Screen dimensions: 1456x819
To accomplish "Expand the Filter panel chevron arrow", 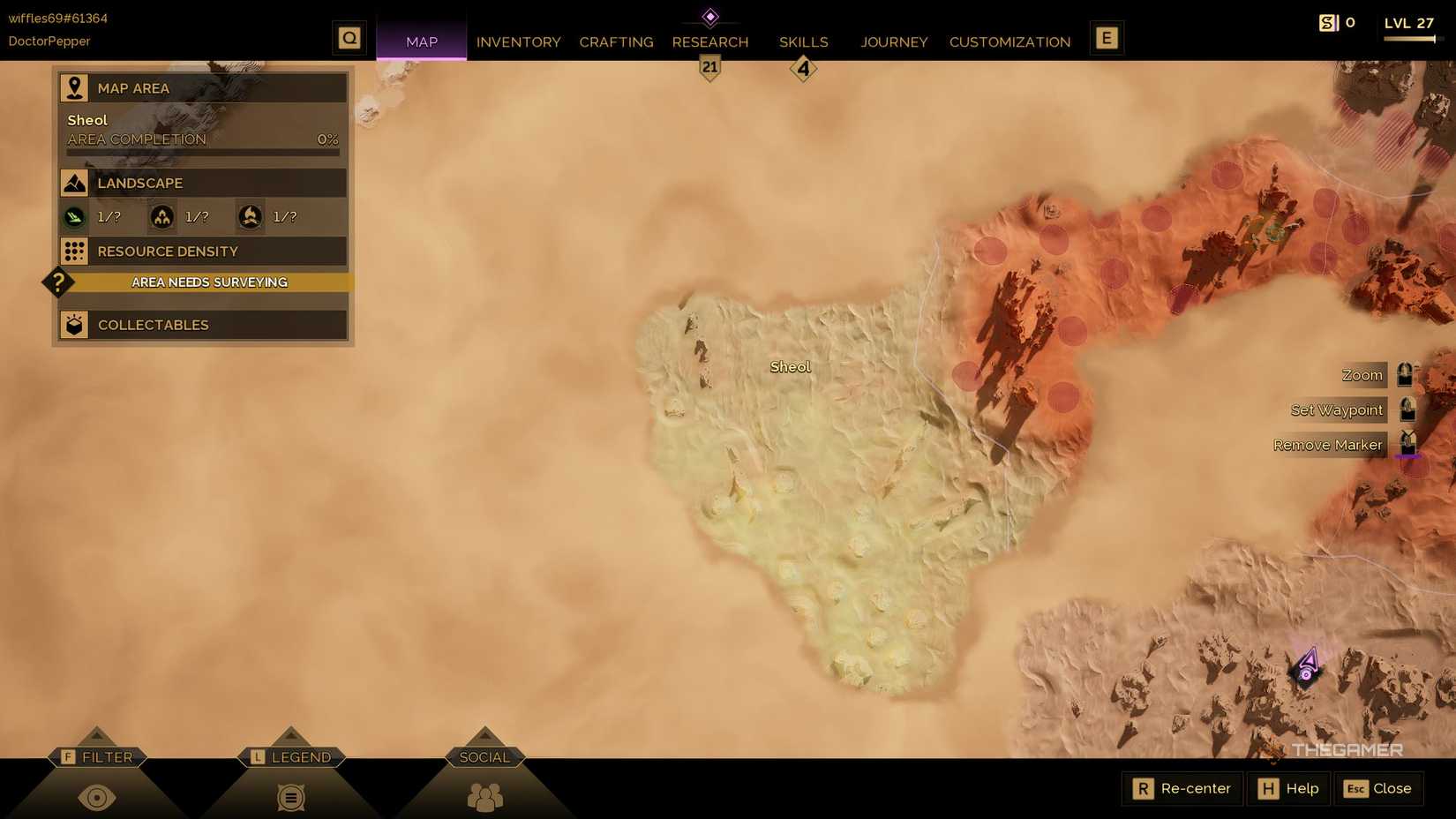I will tap(97, 733).
